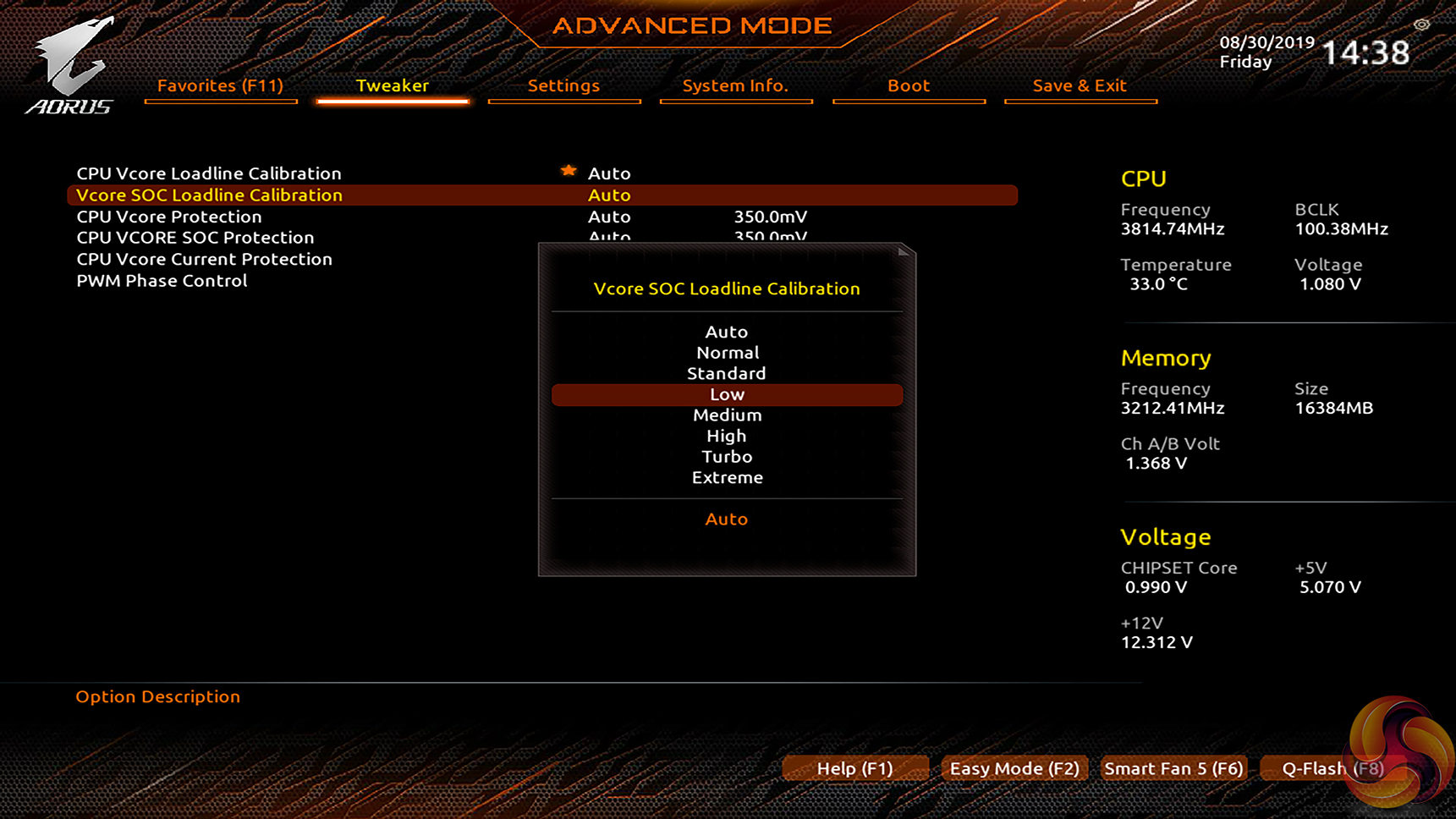The image size is (1456, 819).
Task: Open Smart Fan 5 (F6)
Action: [1173, 768]
